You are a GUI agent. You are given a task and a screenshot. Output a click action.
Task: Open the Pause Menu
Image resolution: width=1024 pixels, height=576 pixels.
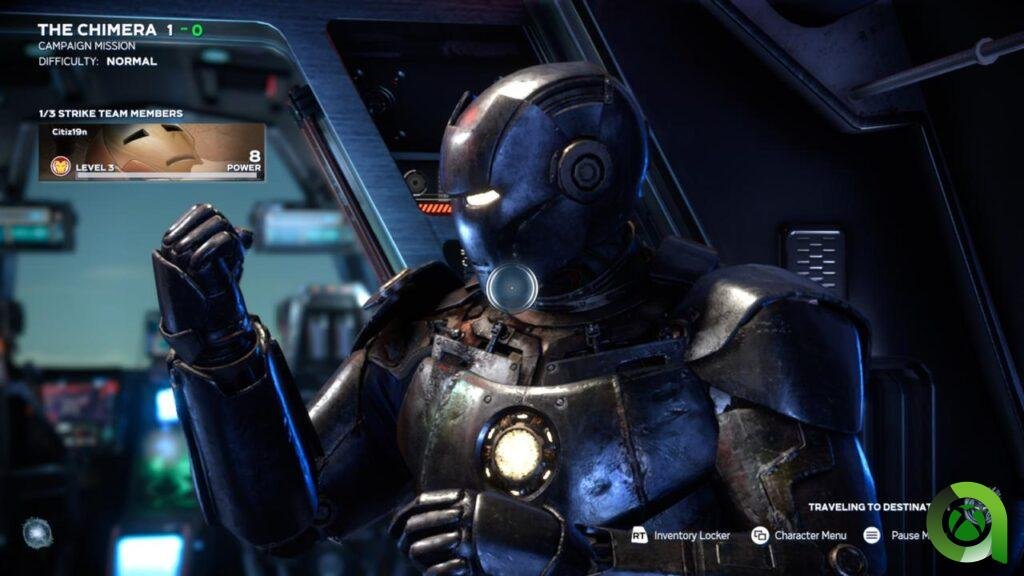pos(895,536)
